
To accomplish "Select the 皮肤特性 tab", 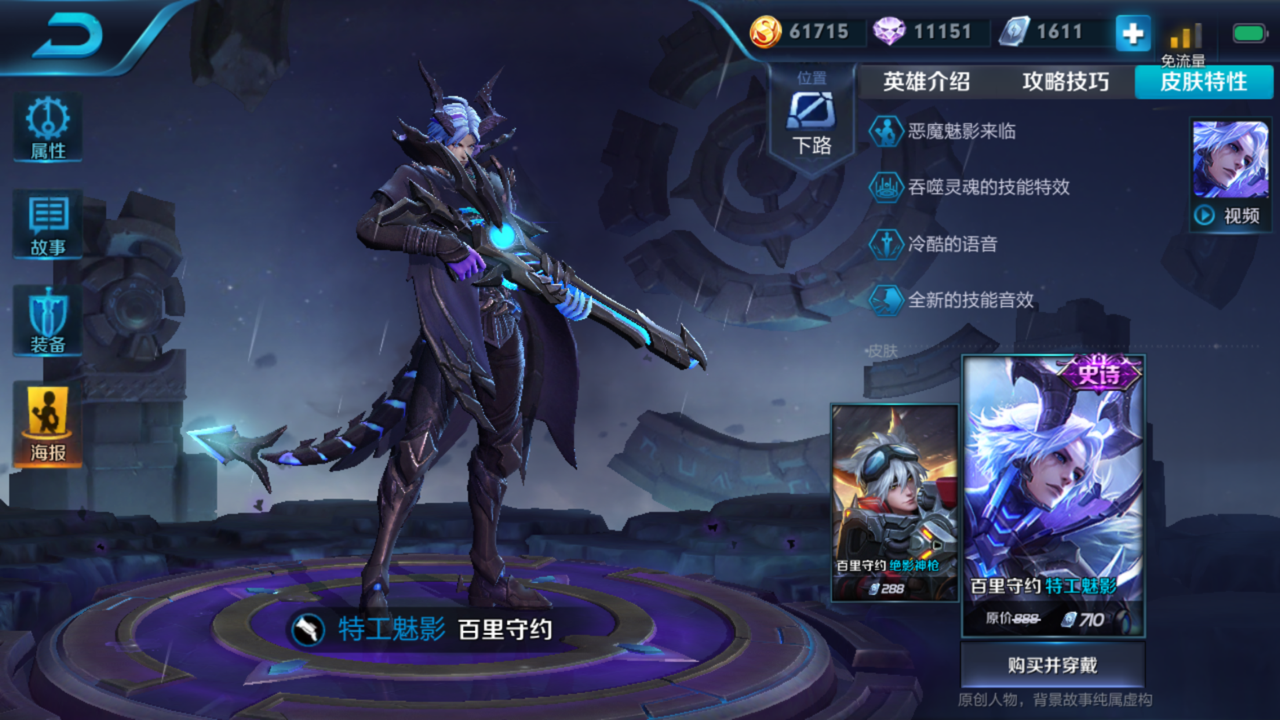I will (x=1203, y=82).
